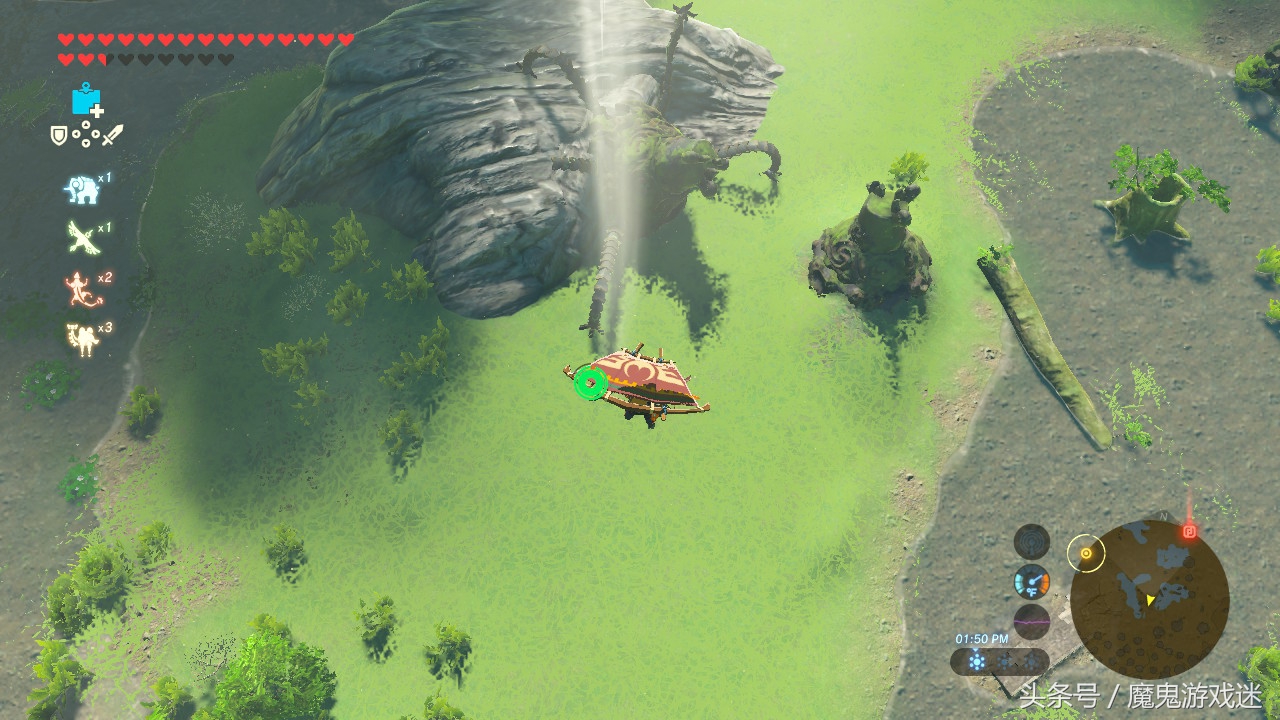Screen dimensions: 1280x720
Task: Activate Urbosa's Fury camel ability icon
Action: (80, 339)
